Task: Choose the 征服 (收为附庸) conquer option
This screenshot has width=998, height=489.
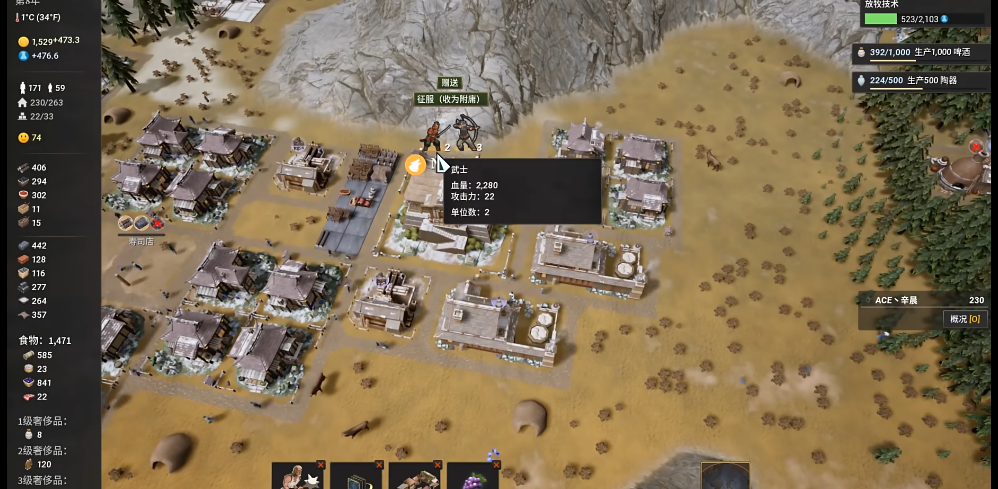Action: tap(448, 99)
